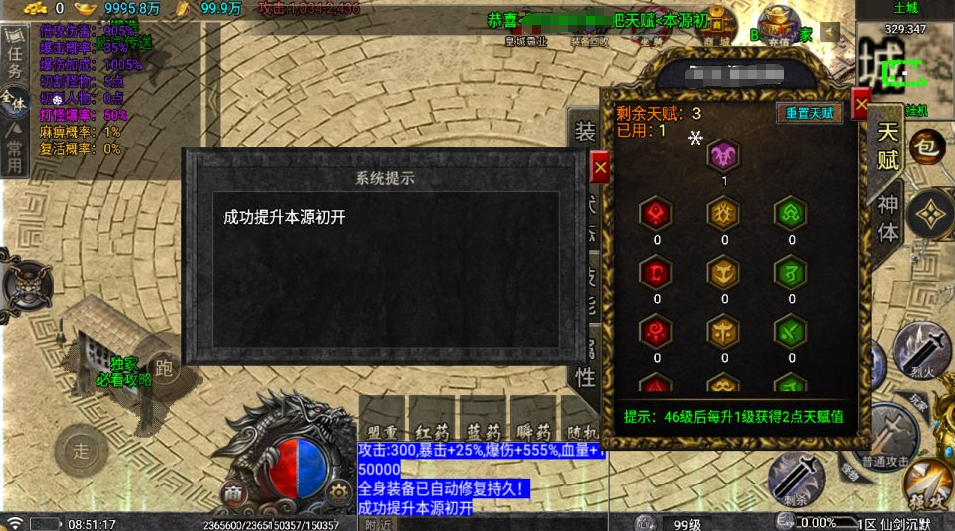The image size is (955, 531).
Task: Activate the 刺杀 sword skill
Action: pyautogui.click(x=796, y=477)
